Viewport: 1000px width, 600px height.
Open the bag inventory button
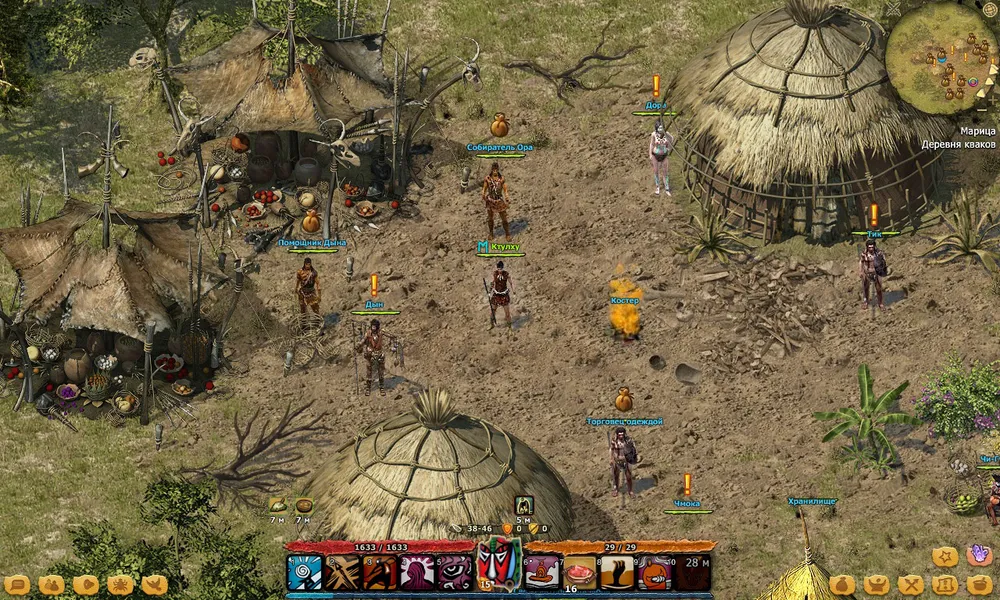point(842,585)
